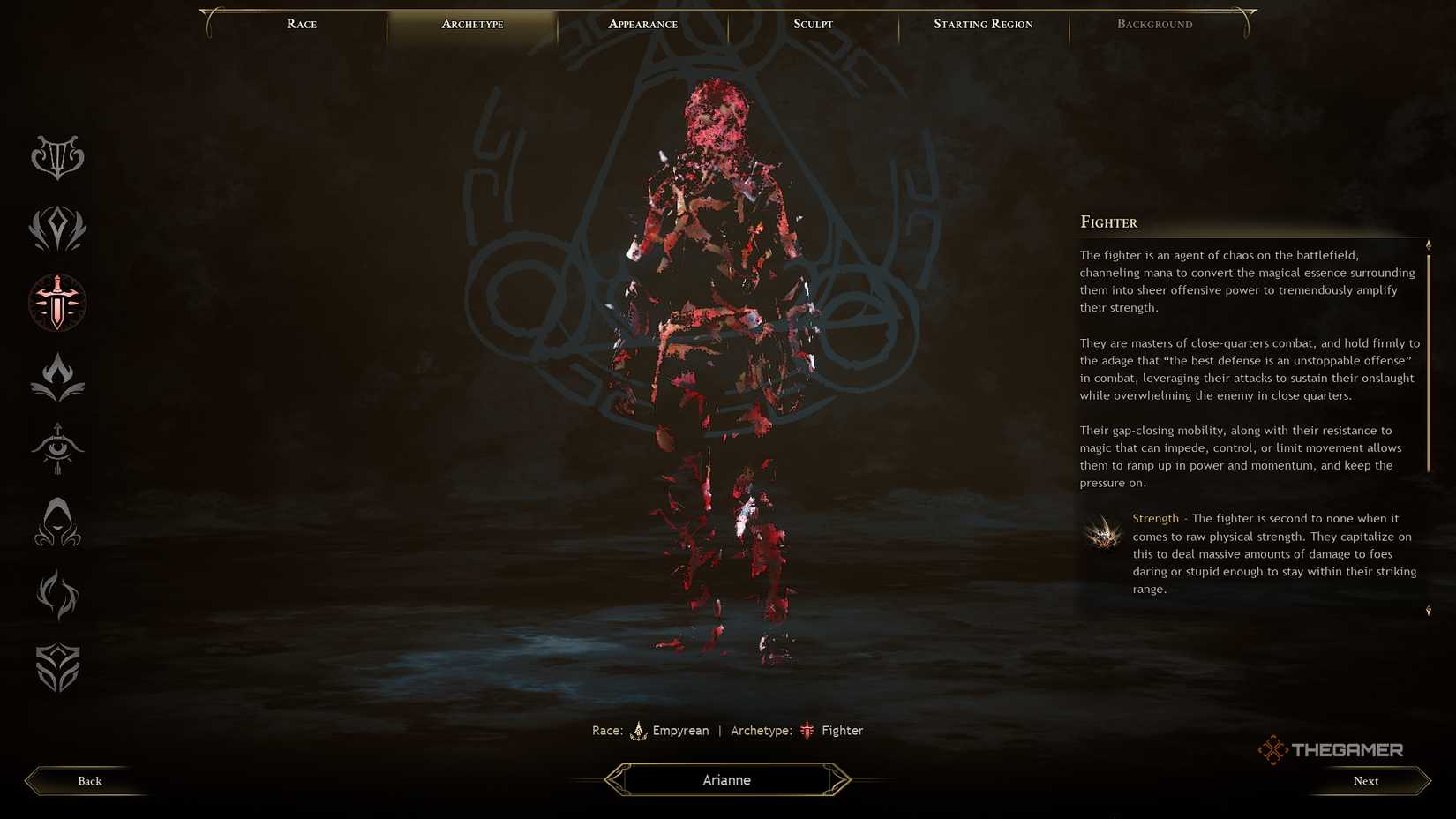Click the TheGamer logo icon
The image size is (1456, 819).
click(x=1272, y=749)
